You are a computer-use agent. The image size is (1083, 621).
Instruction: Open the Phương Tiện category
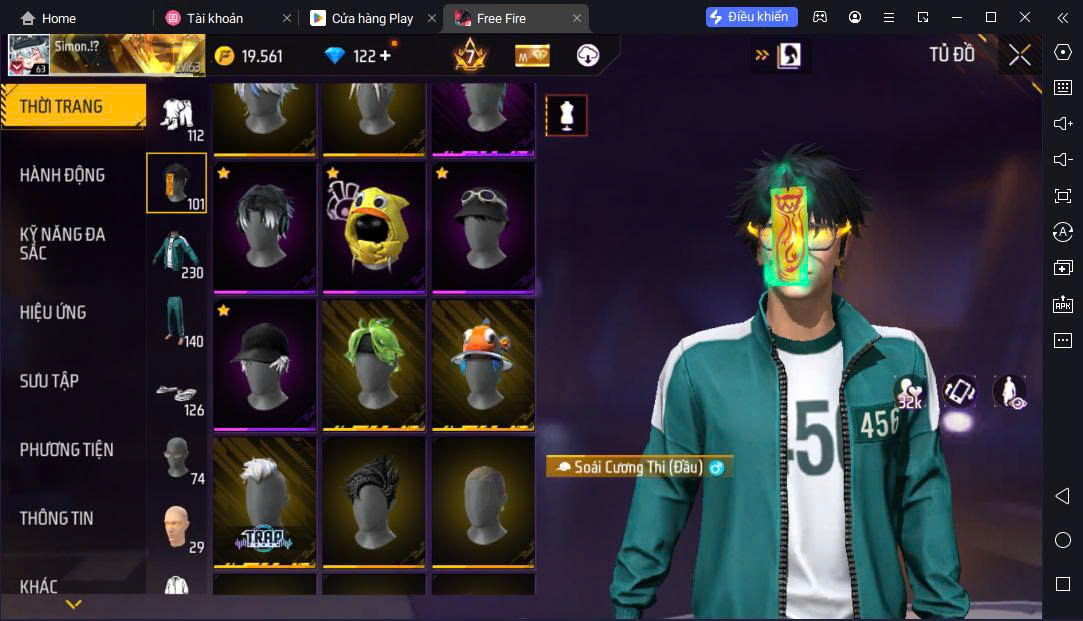tap(66, 450)
